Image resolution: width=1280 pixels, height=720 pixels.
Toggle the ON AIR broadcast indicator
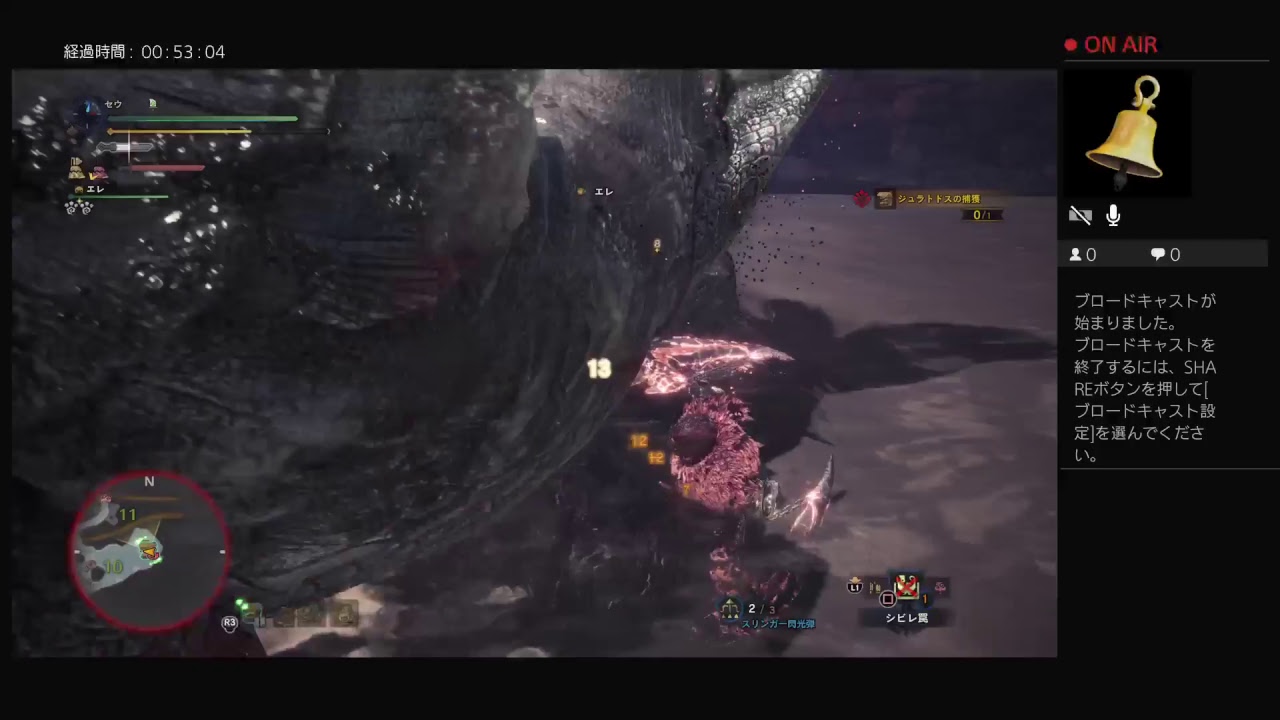[1110, 45]
